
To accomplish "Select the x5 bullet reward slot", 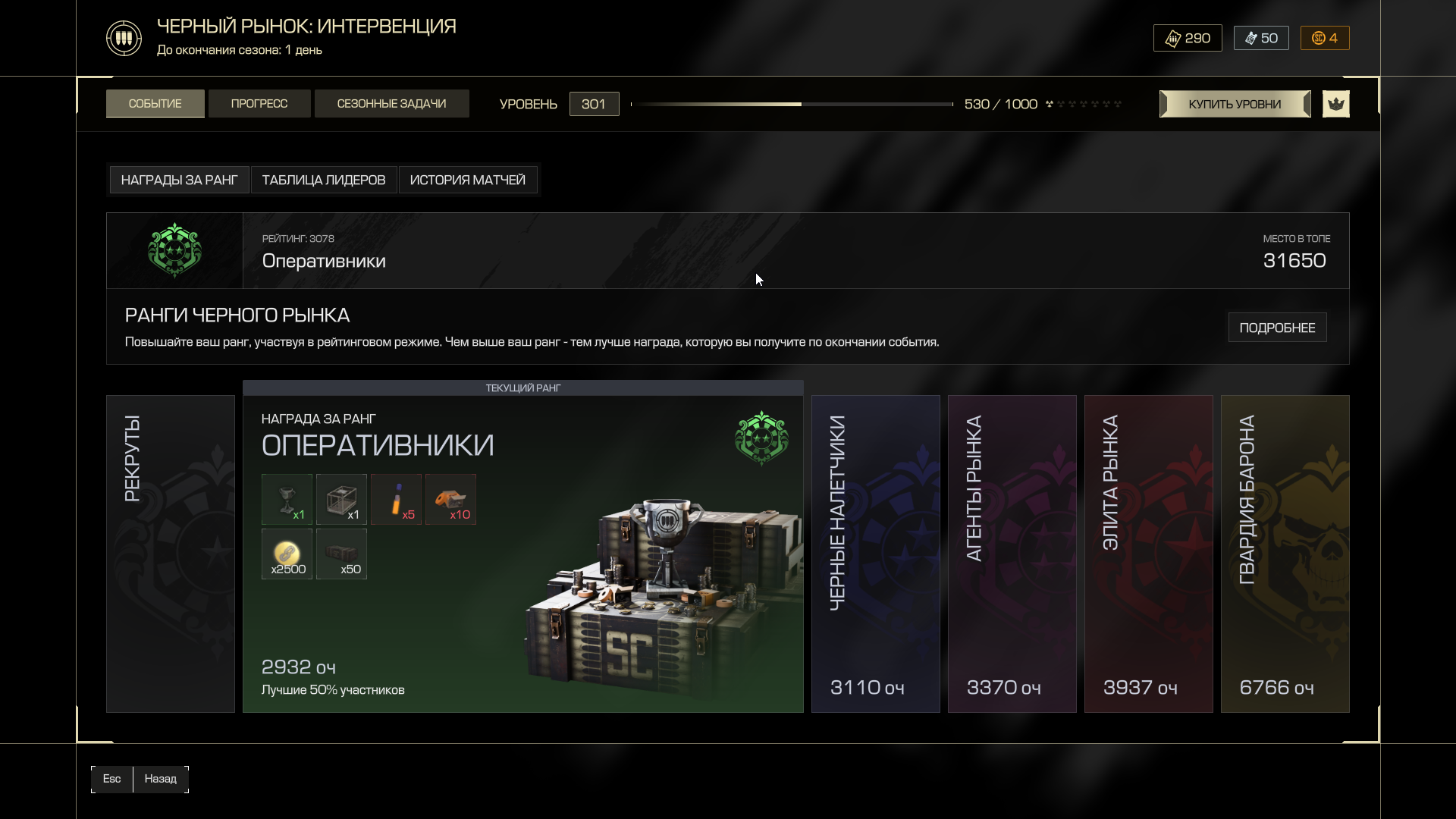I will [396, 499].
